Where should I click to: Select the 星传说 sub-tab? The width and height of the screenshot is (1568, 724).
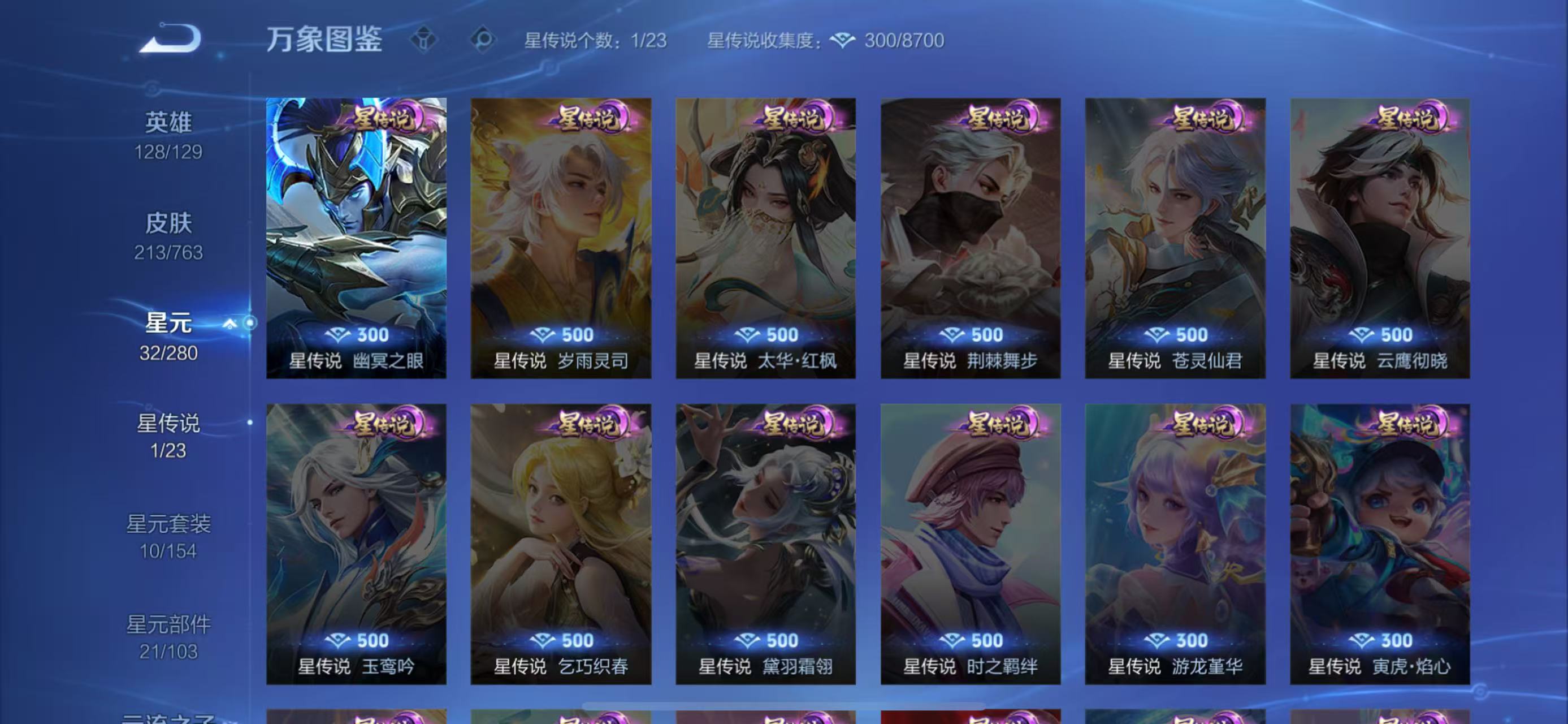tap(168, 436)
